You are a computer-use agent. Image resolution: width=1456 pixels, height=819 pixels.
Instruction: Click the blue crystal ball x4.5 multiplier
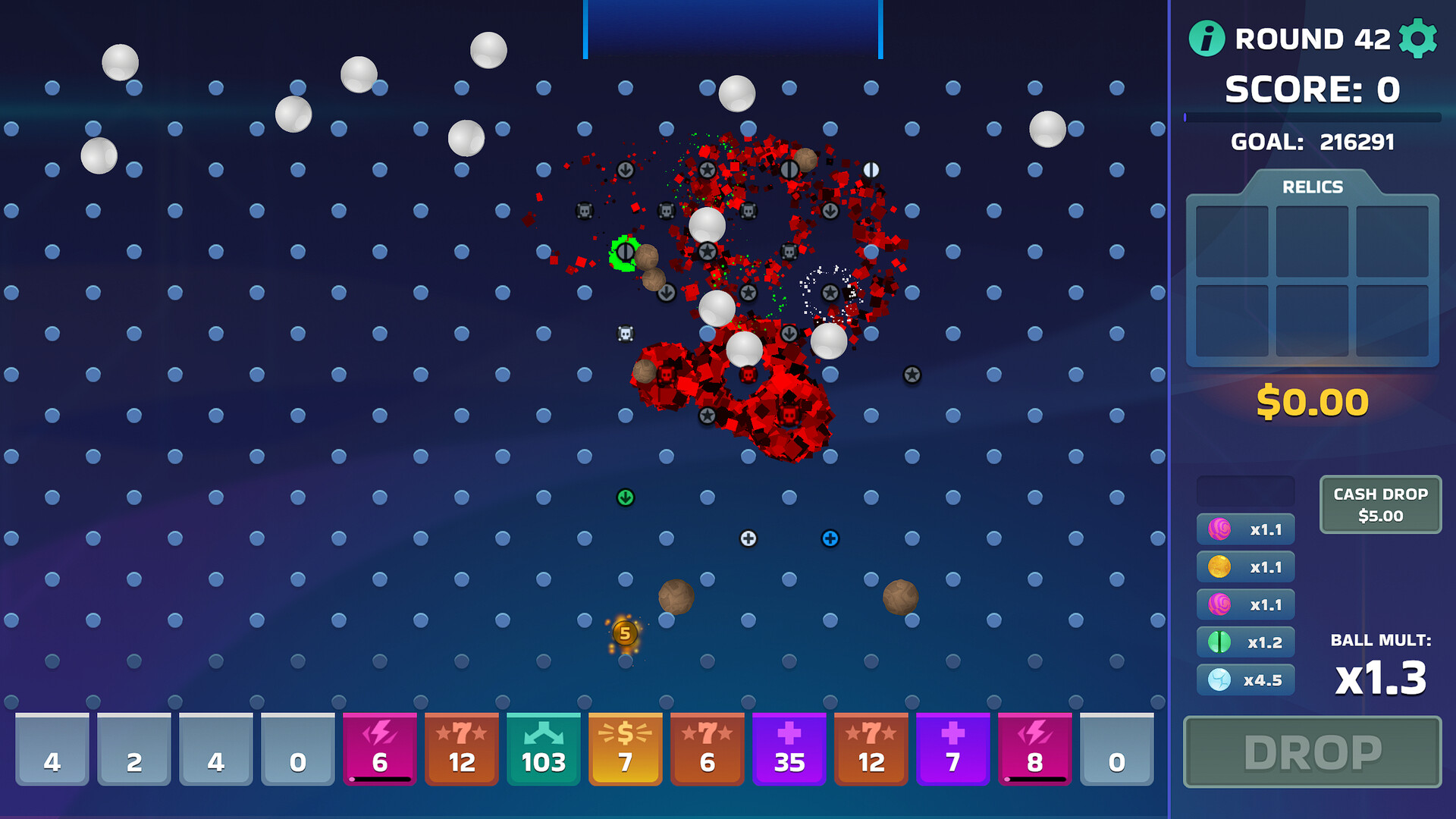click(1244, 679)
